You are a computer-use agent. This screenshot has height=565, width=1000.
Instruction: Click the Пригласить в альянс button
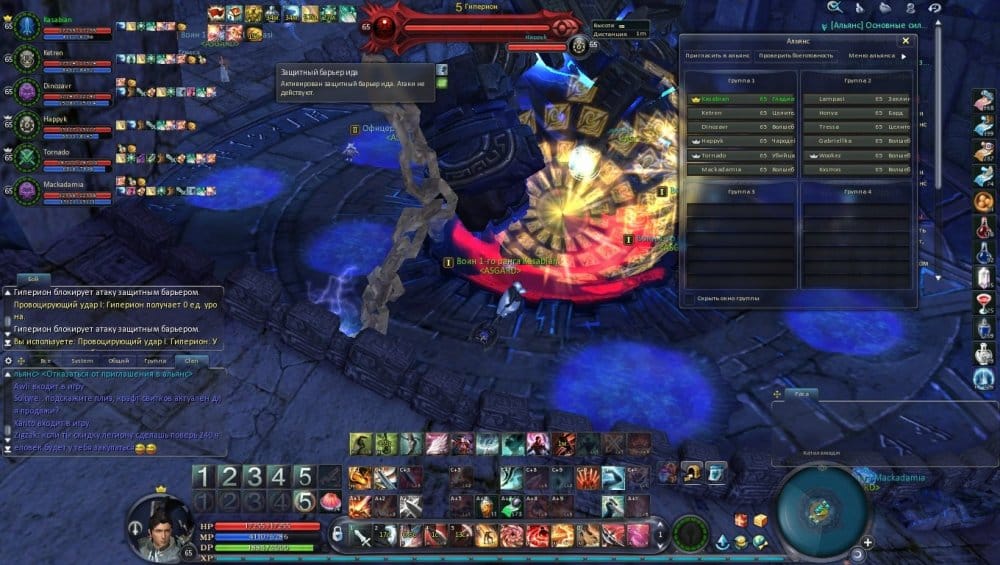tap(717, 56)
